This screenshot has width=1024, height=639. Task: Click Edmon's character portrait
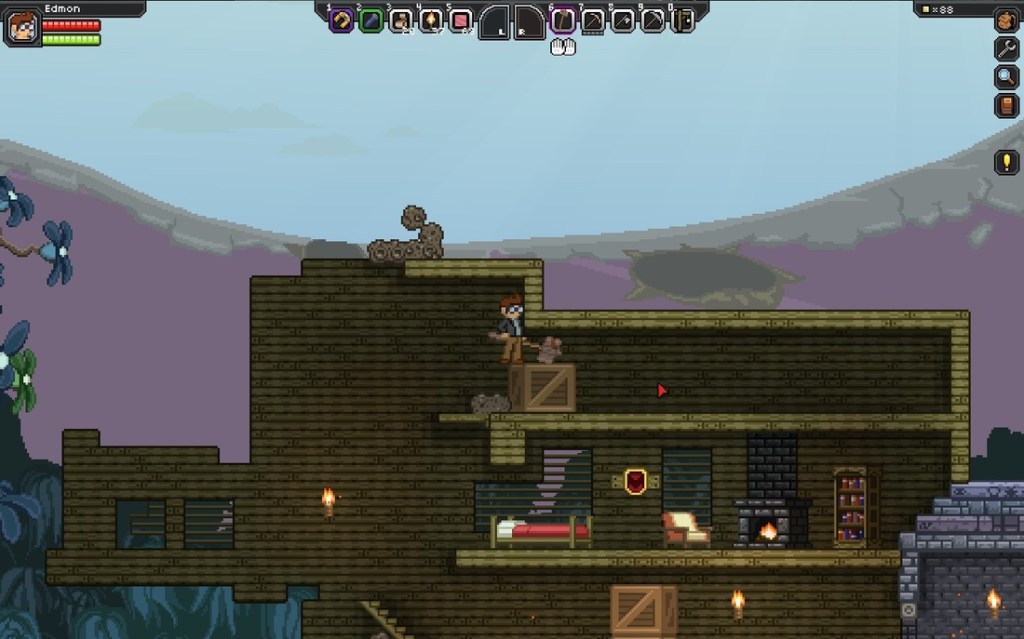coord(22,27)
